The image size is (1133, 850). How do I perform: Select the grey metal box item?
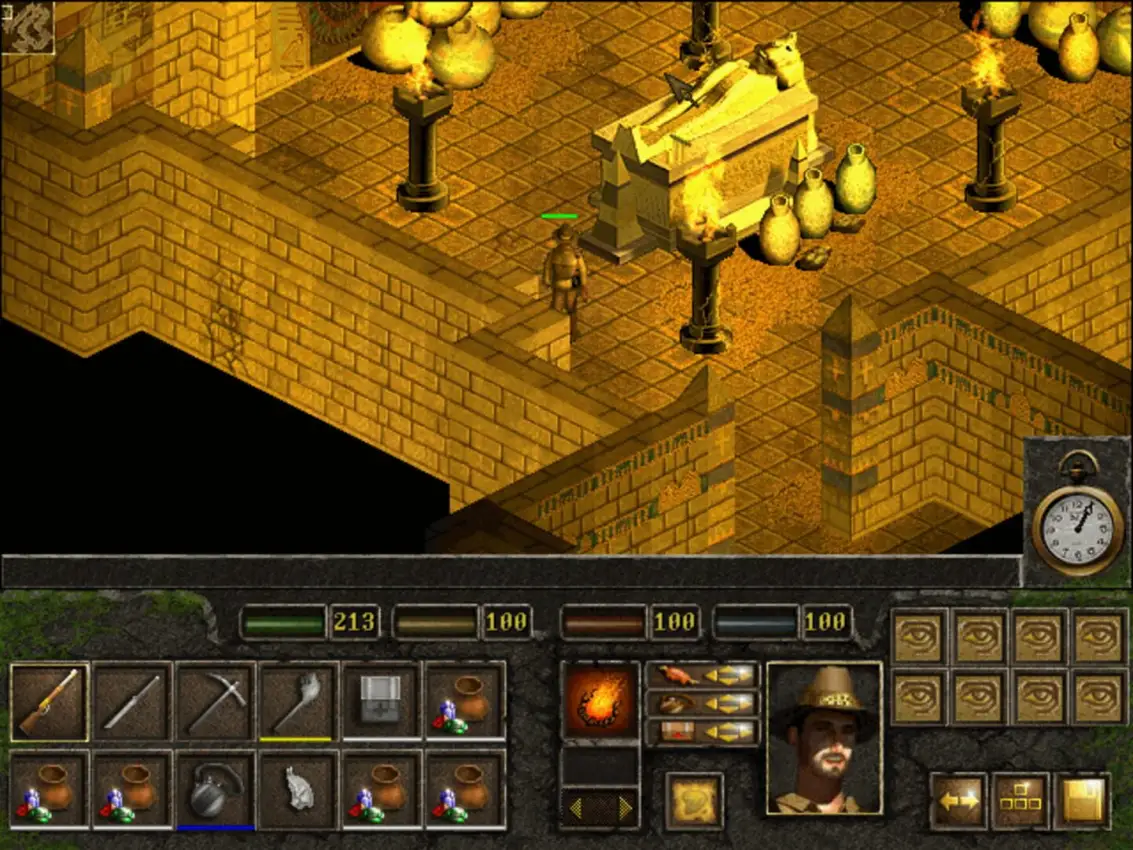click(x=380, y=701)
